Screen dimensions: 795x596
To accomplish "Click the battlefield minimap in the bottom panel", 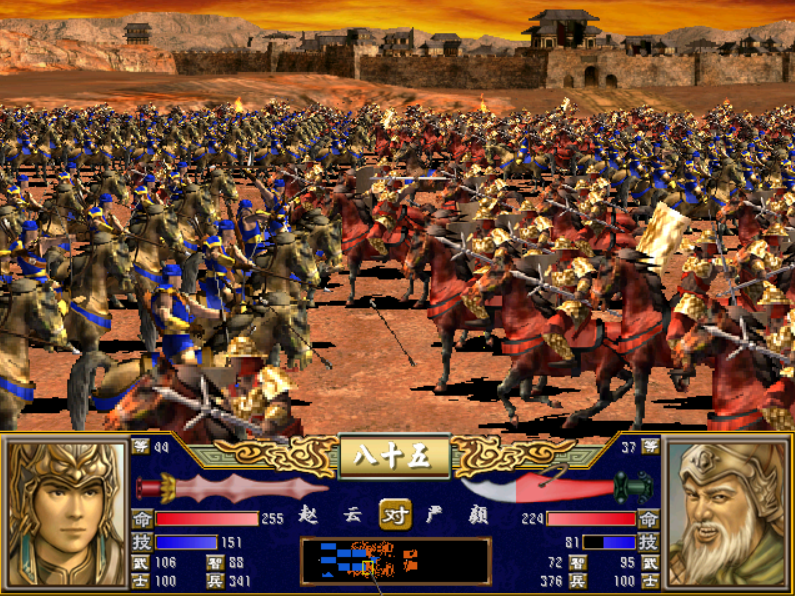I will (x=395, y=560).
